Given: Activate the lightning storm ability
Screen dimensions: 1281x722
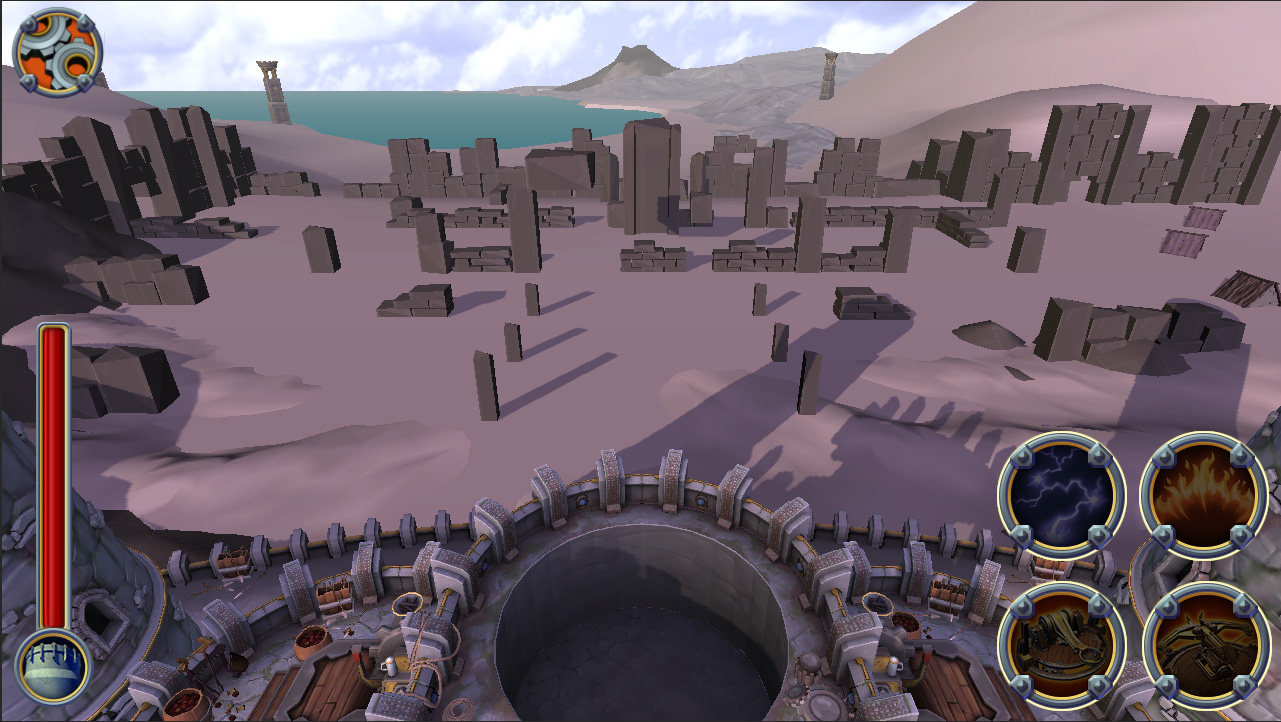Looking at the screenshot, I should [x=1061, y=495].
